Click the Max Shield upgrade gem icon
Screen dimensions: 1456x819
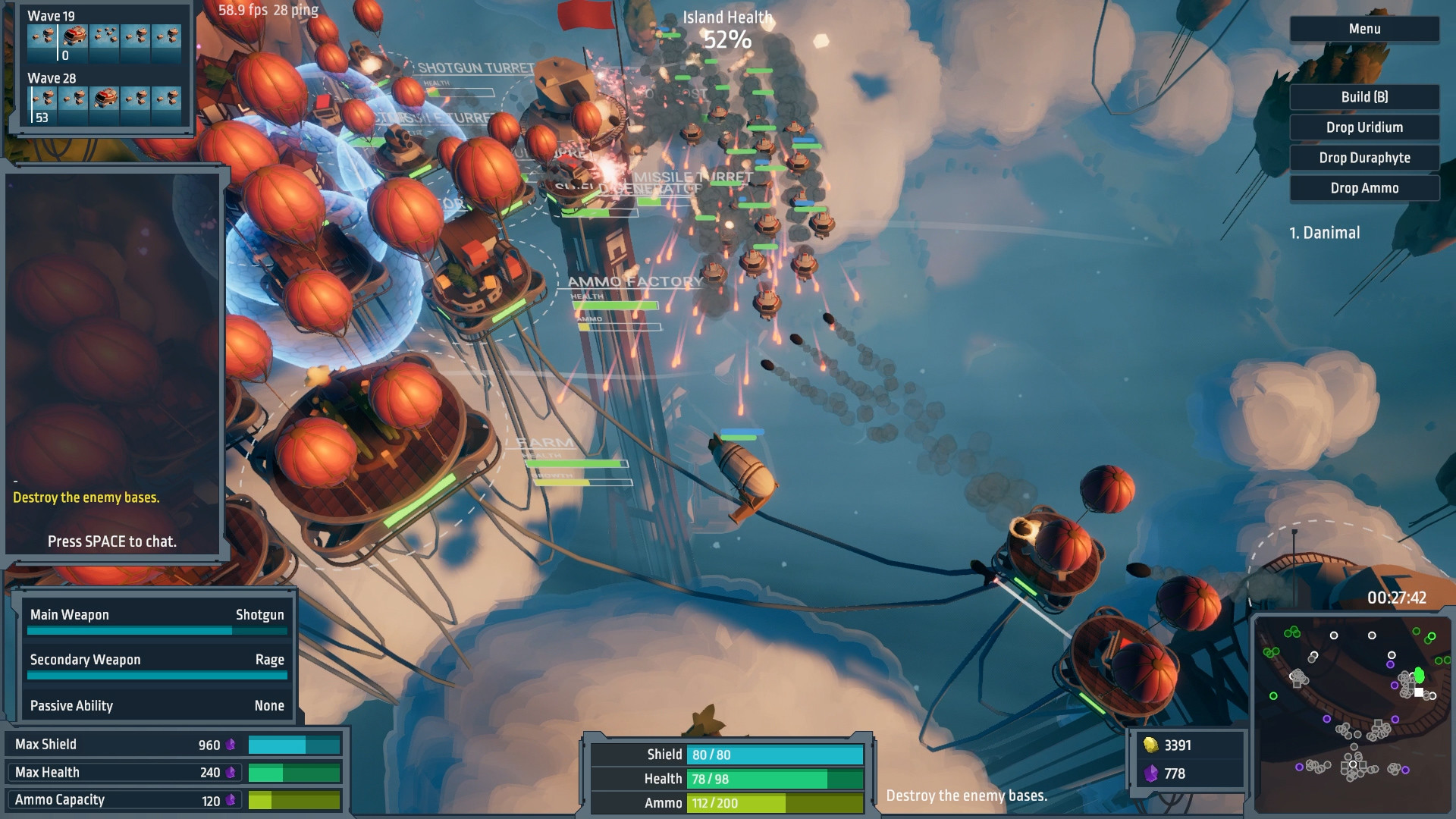coord(232,745)
